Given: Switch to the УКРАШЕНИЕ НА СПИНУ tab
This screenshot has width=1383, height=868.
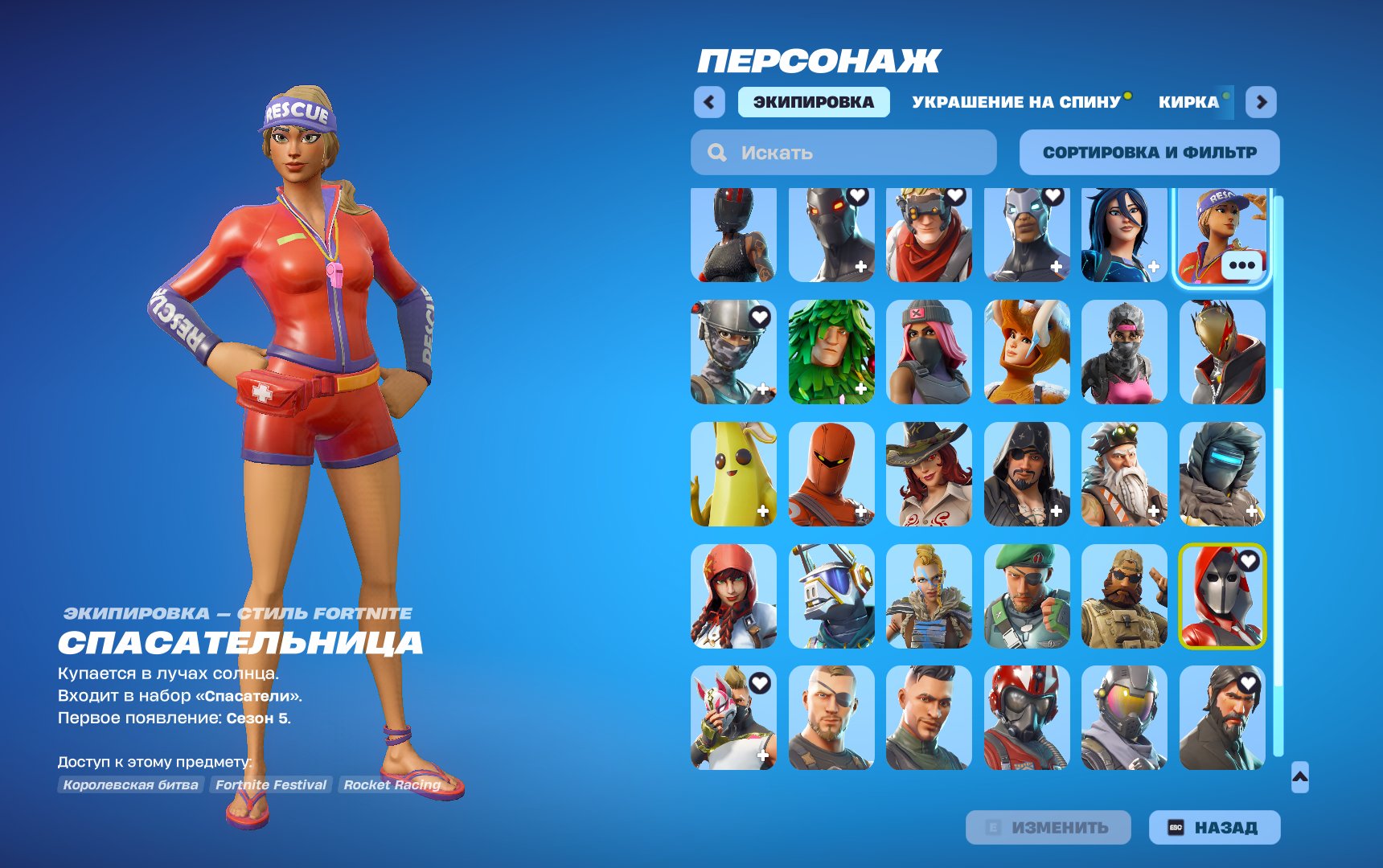Looking at the screenshot, I should (1015, 101).
